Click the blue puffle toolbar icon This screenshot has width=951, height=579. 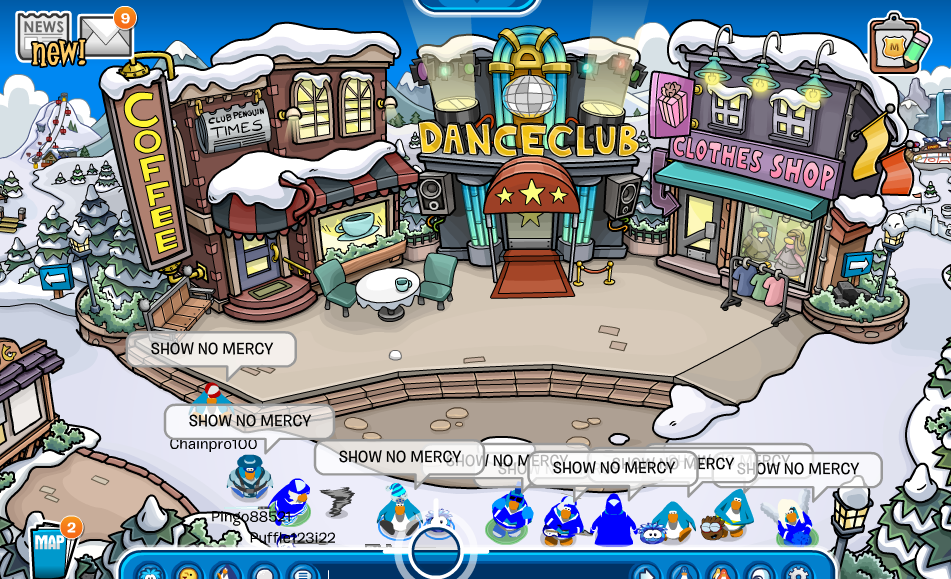[150, 573]
